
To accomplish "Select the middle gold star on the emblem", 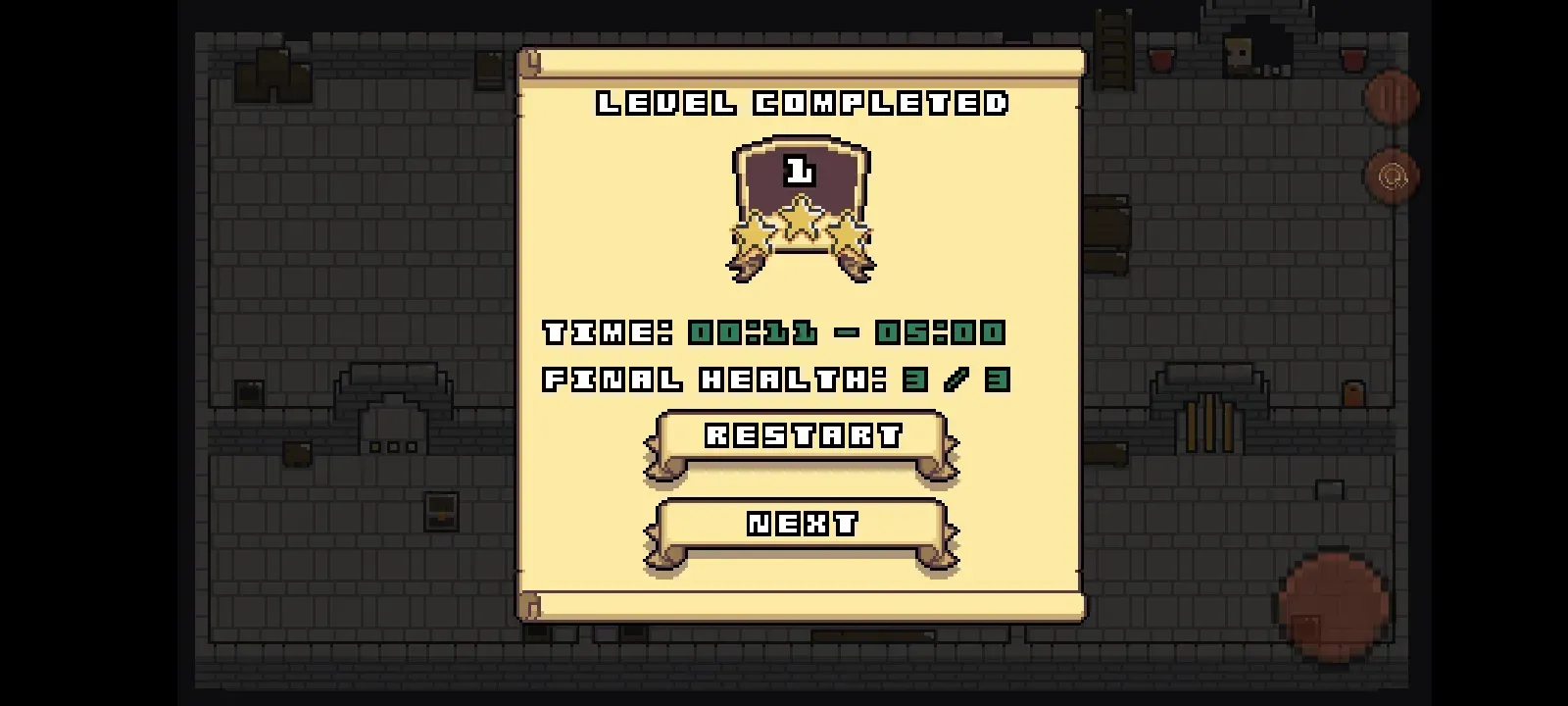I will (x=800, y=218).
